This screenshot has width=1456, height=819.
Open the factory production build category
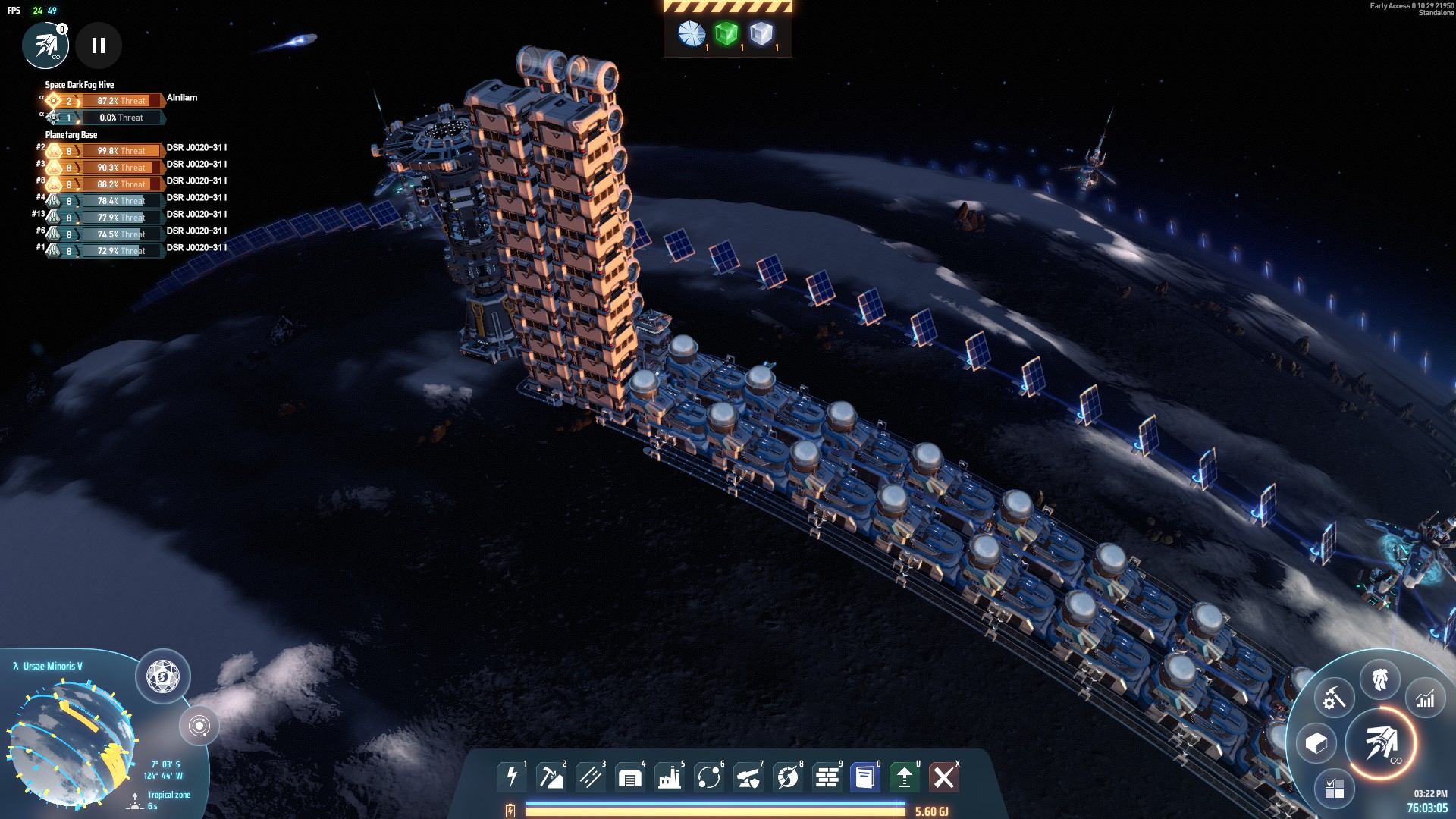pyautogui.click(x=670, y=777)
